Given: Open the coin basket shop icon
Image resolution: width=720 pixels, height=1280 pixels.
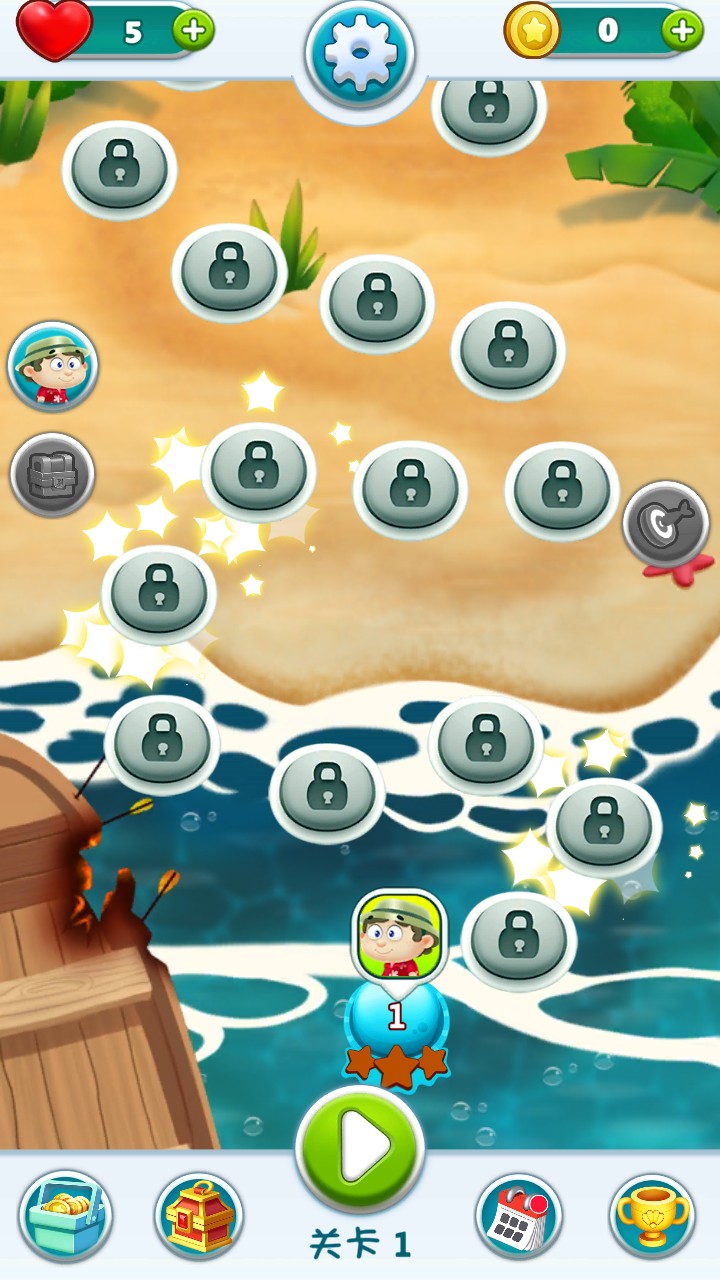Looking at the screenshot, I should pyautogui.click(x=66, y=1216).
